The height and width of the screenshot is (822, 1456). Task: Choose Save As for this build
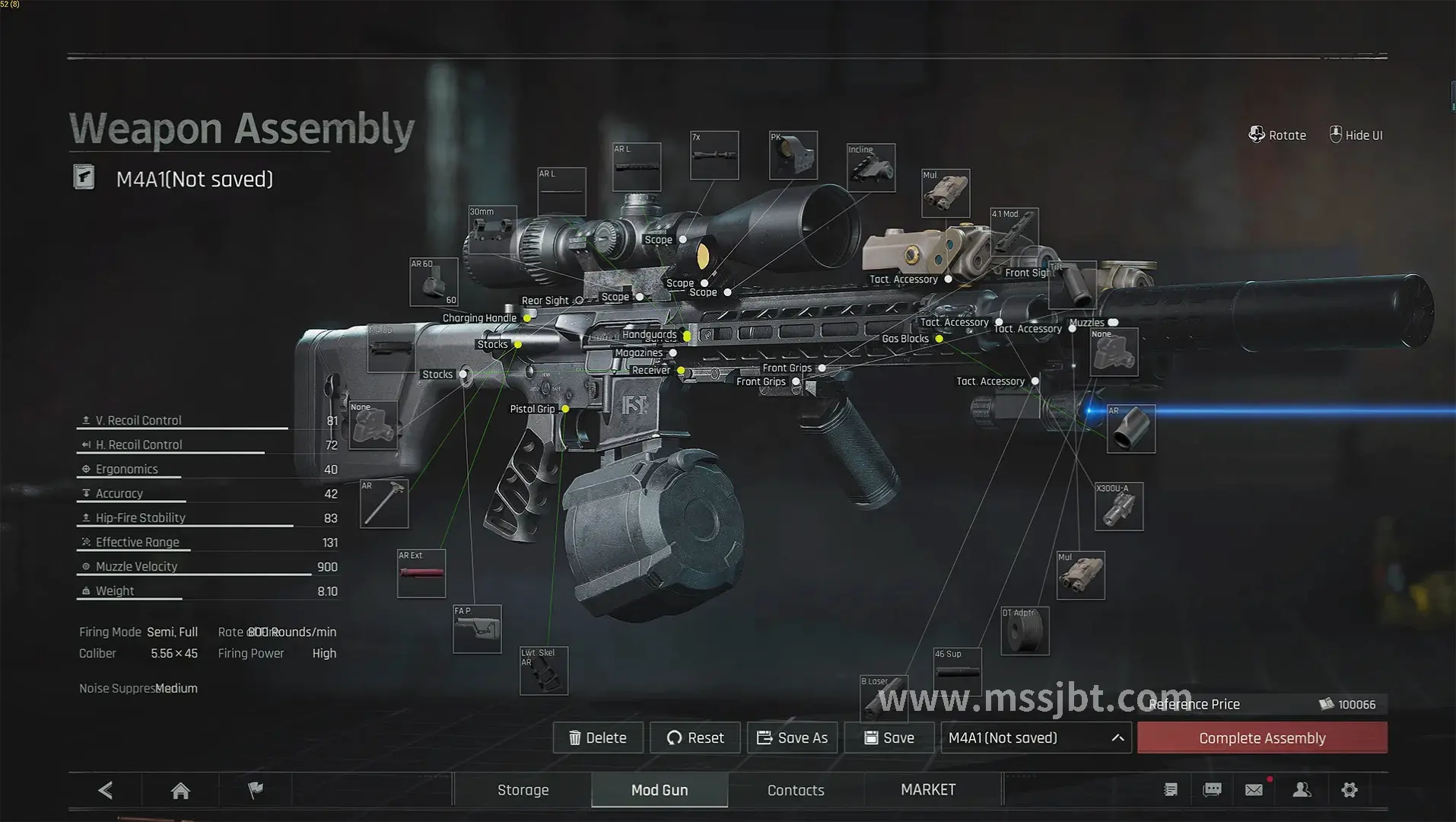[792, 738]
